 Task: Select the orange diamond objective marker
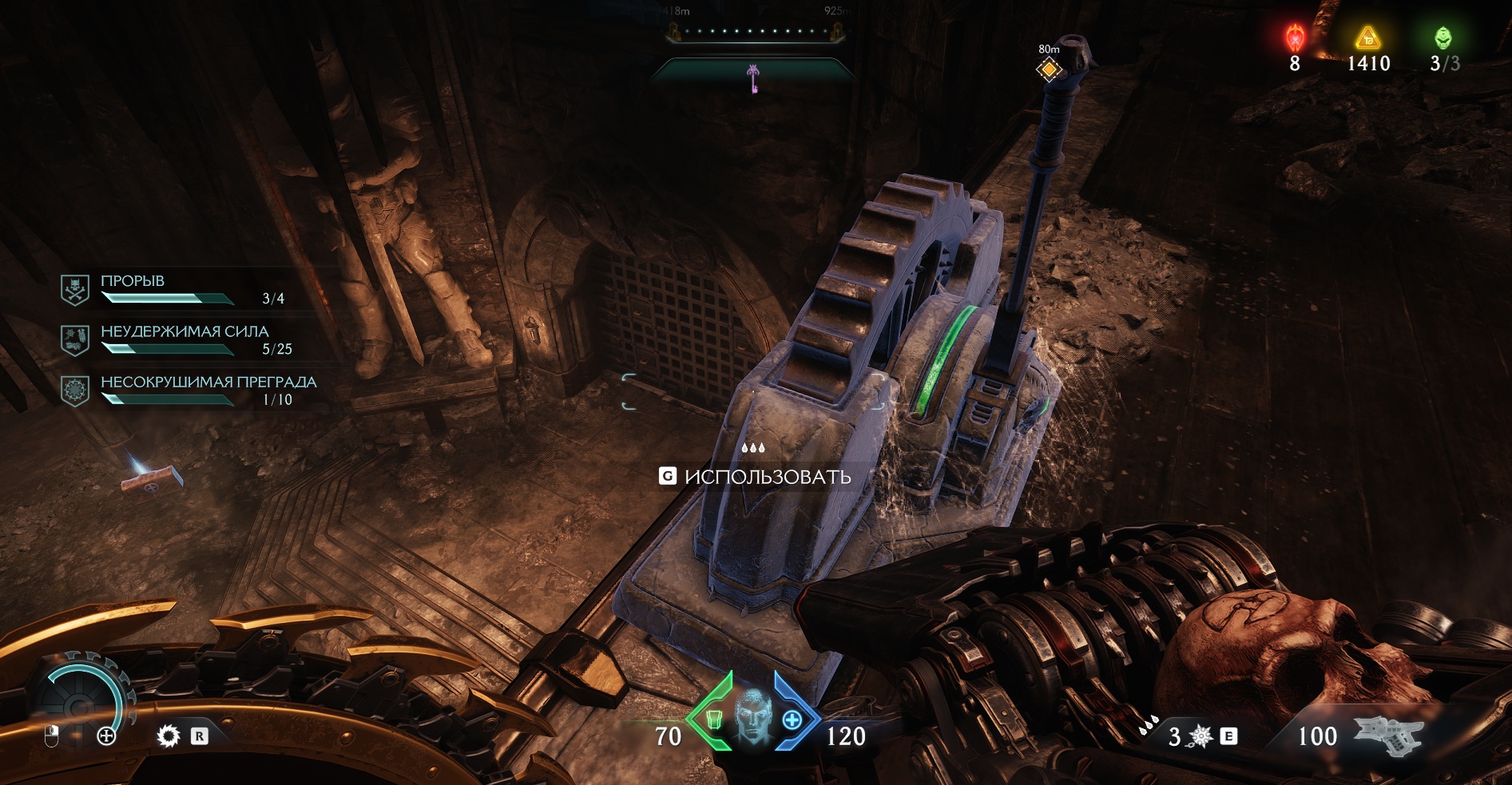point(1049,70)
